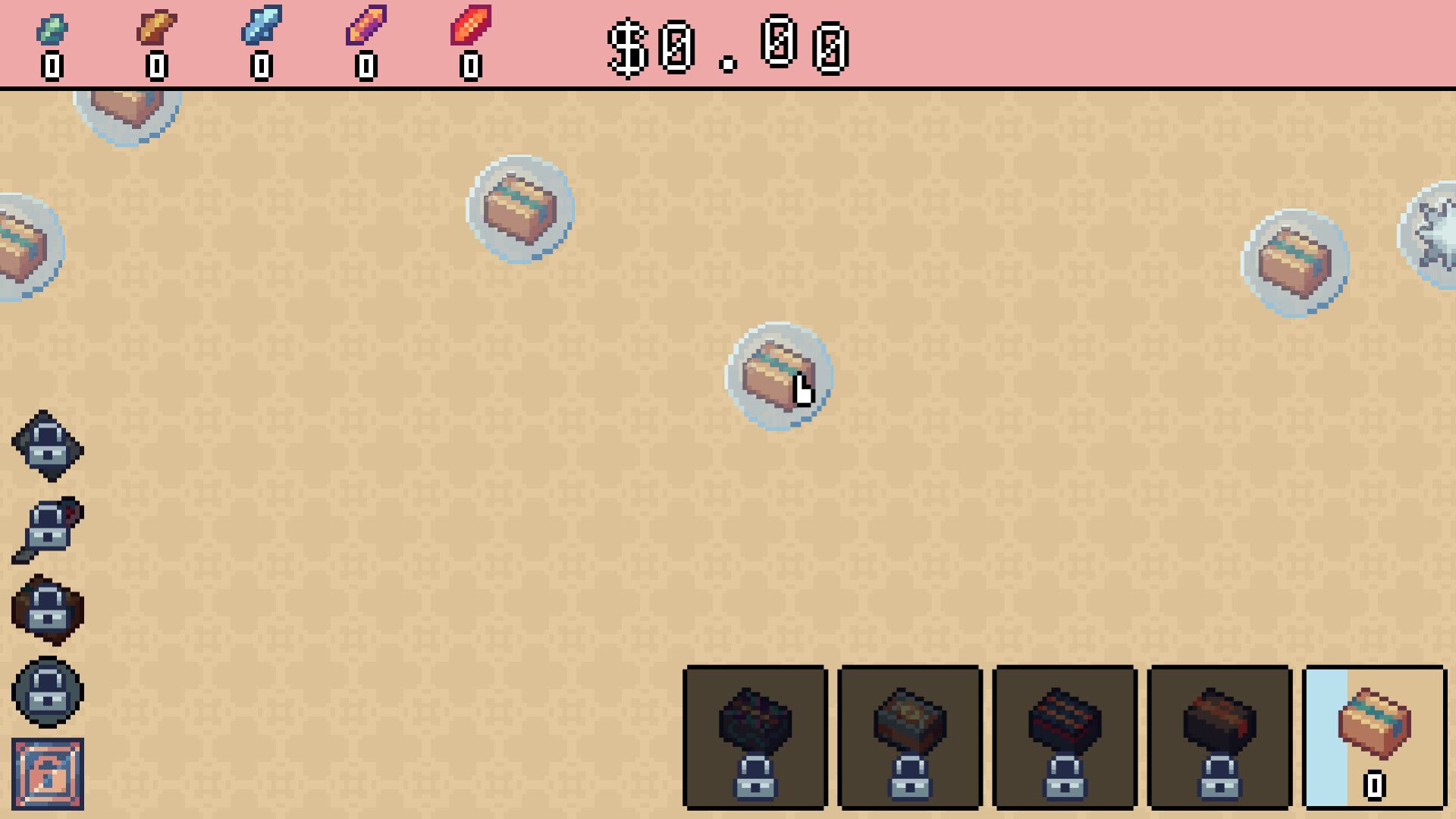Open the framed lock icon at bottom-left

(47, 773)
